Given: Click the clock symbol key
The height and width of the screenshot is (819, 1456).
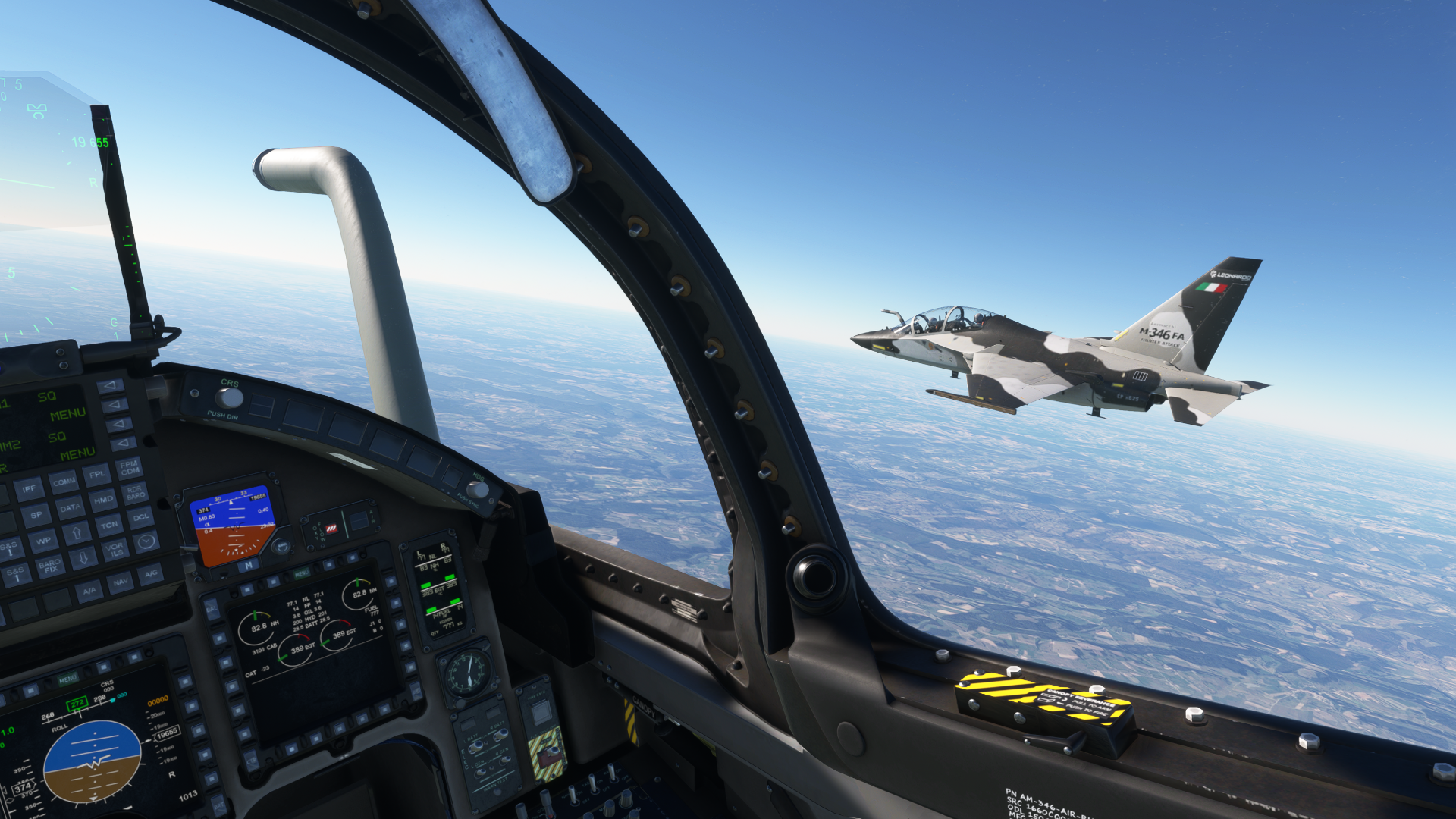Looking at the screenshot, I should (x=146, y=541).
